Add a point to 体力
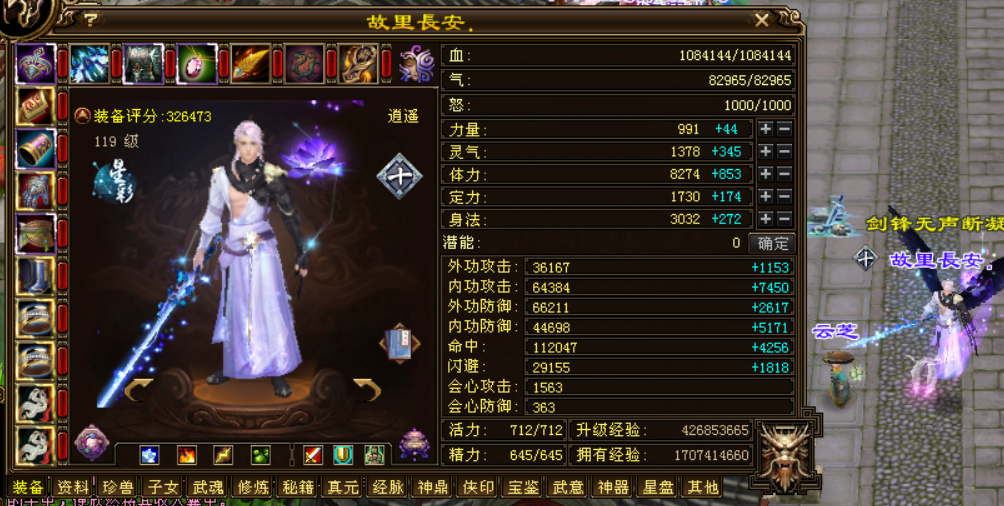The image size is (1004, 506). [765, 174]
